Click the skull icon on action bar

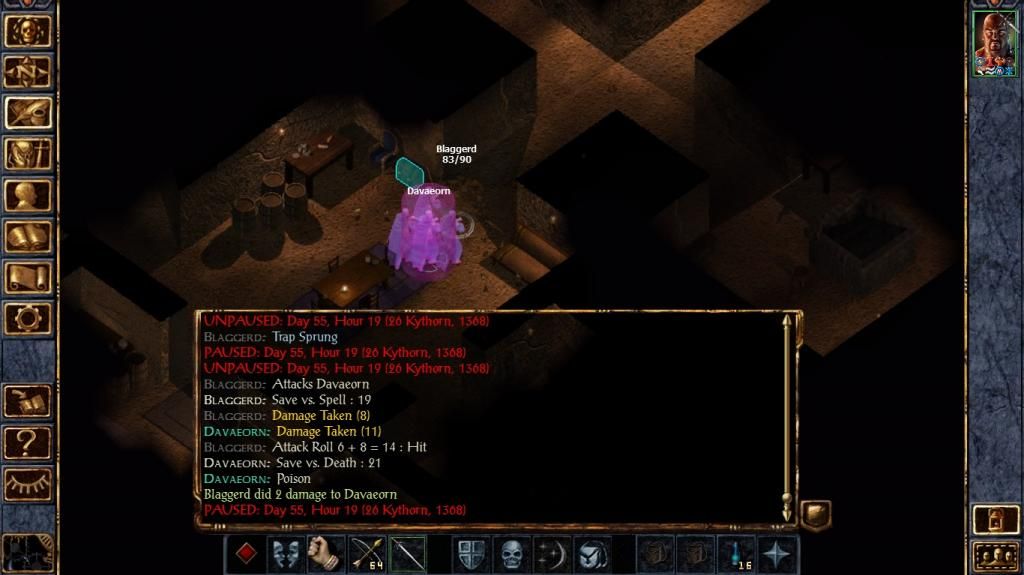512,554
